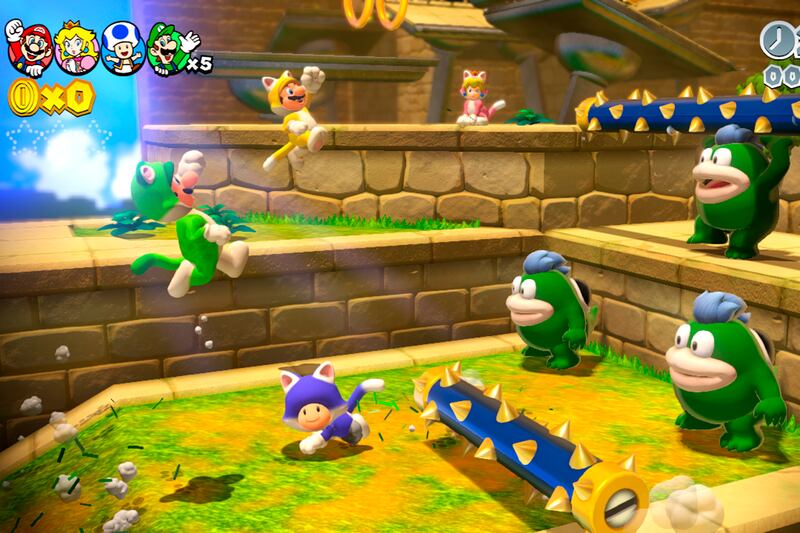Click the Luigi player icon
Image resolution: width=800 pixels, height=533 pixels.
click(x=168, y=47)
